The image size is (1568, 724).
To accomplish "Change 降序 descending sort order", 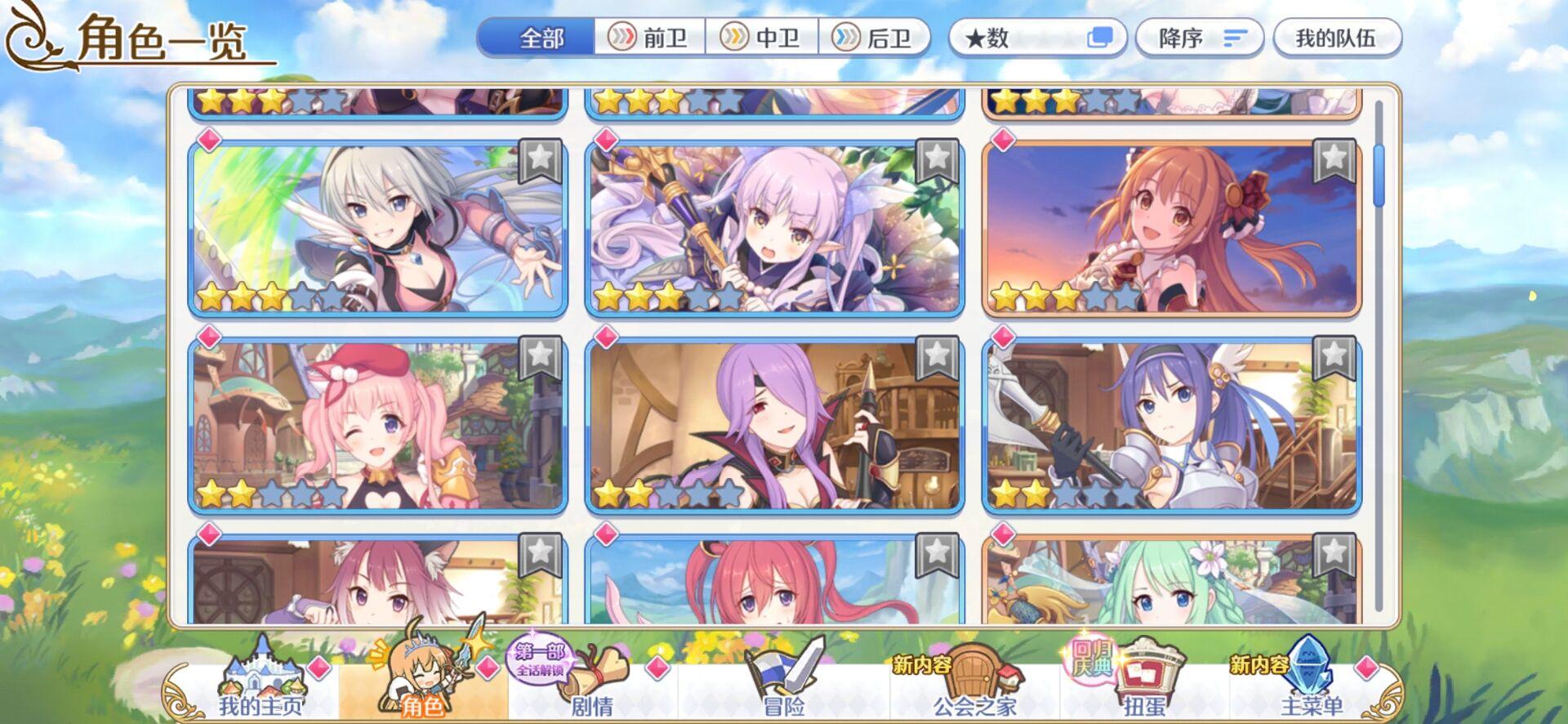I will click(1197, 38).
